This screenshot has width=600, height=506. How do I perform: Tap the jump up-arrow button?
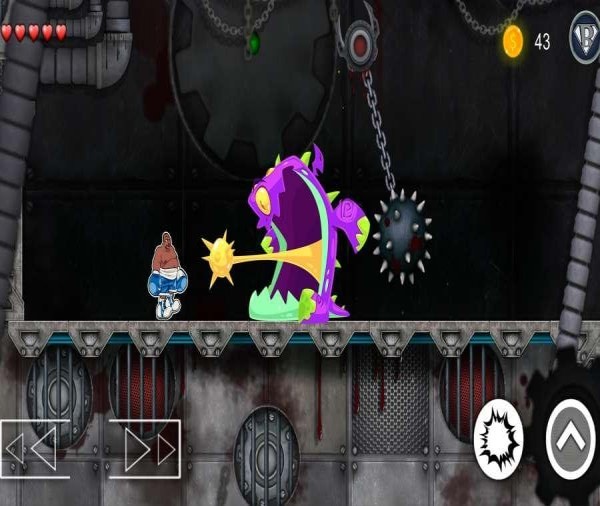click(572, 438)
